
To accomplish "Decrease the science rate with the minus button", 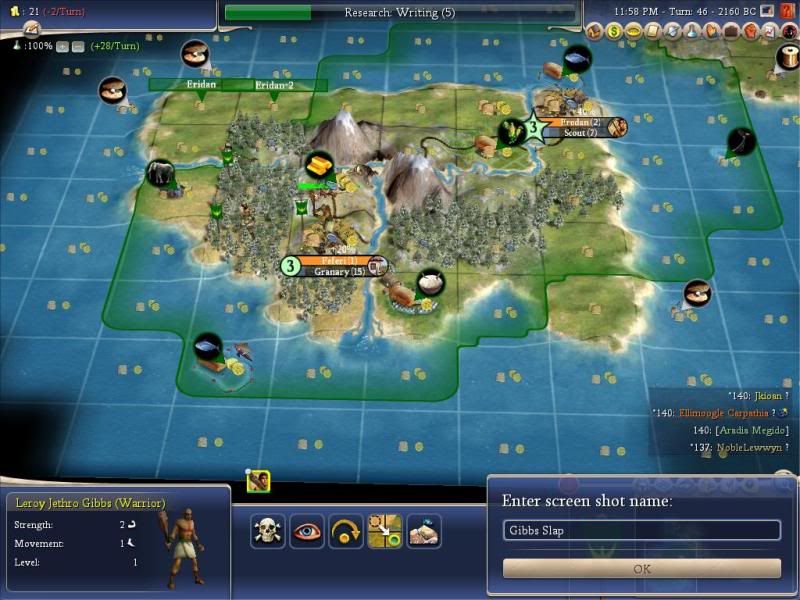I will pyautogui.click(x=76, y=46).
